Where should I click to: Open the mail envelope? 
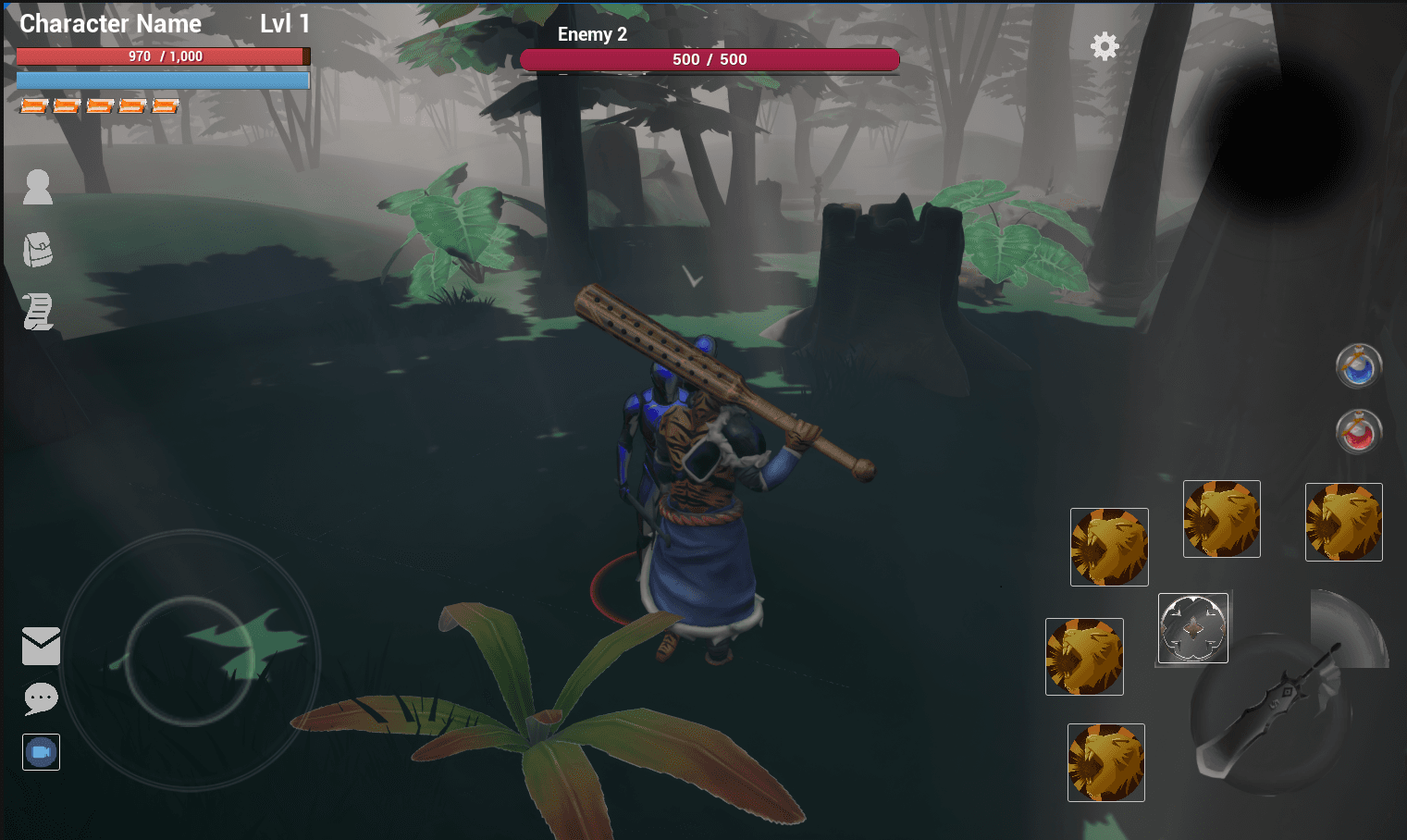pyautogui.click(x=41, y=646)
